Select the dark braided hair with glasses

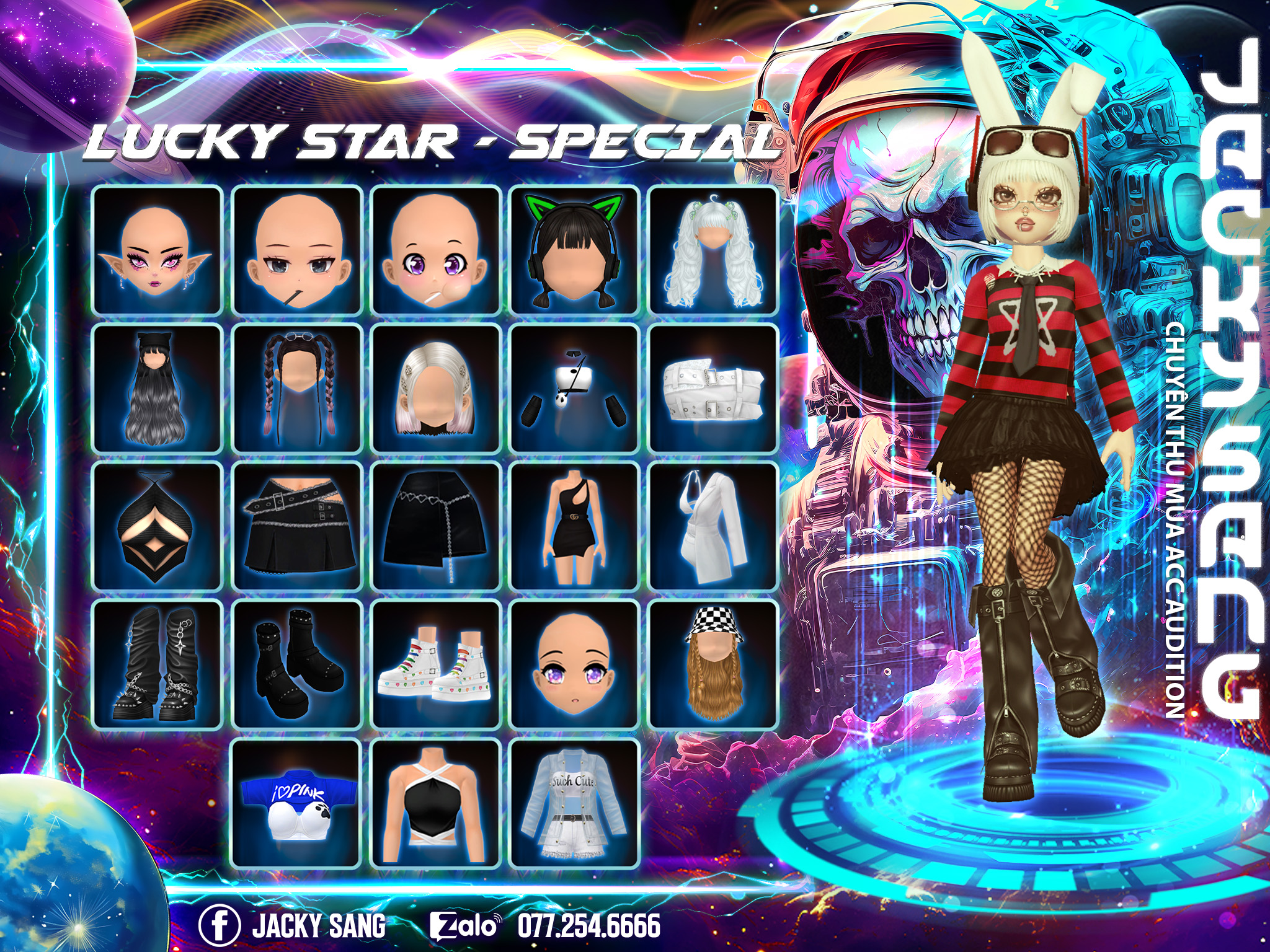tap(296, 388)
